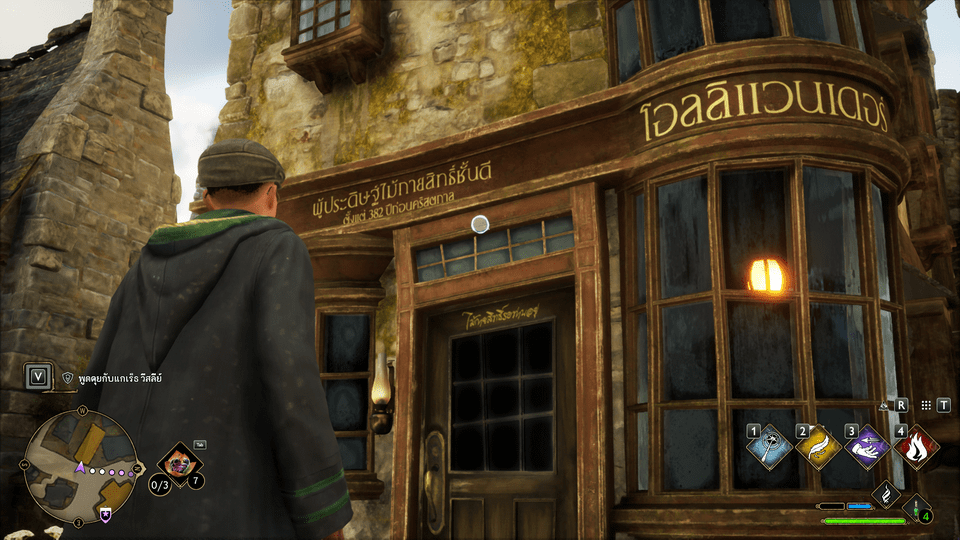The image size is (960, 540).
Task: Select the quest marker badge on the minimap
Action: pyautogui.click(x=105, y=513)
